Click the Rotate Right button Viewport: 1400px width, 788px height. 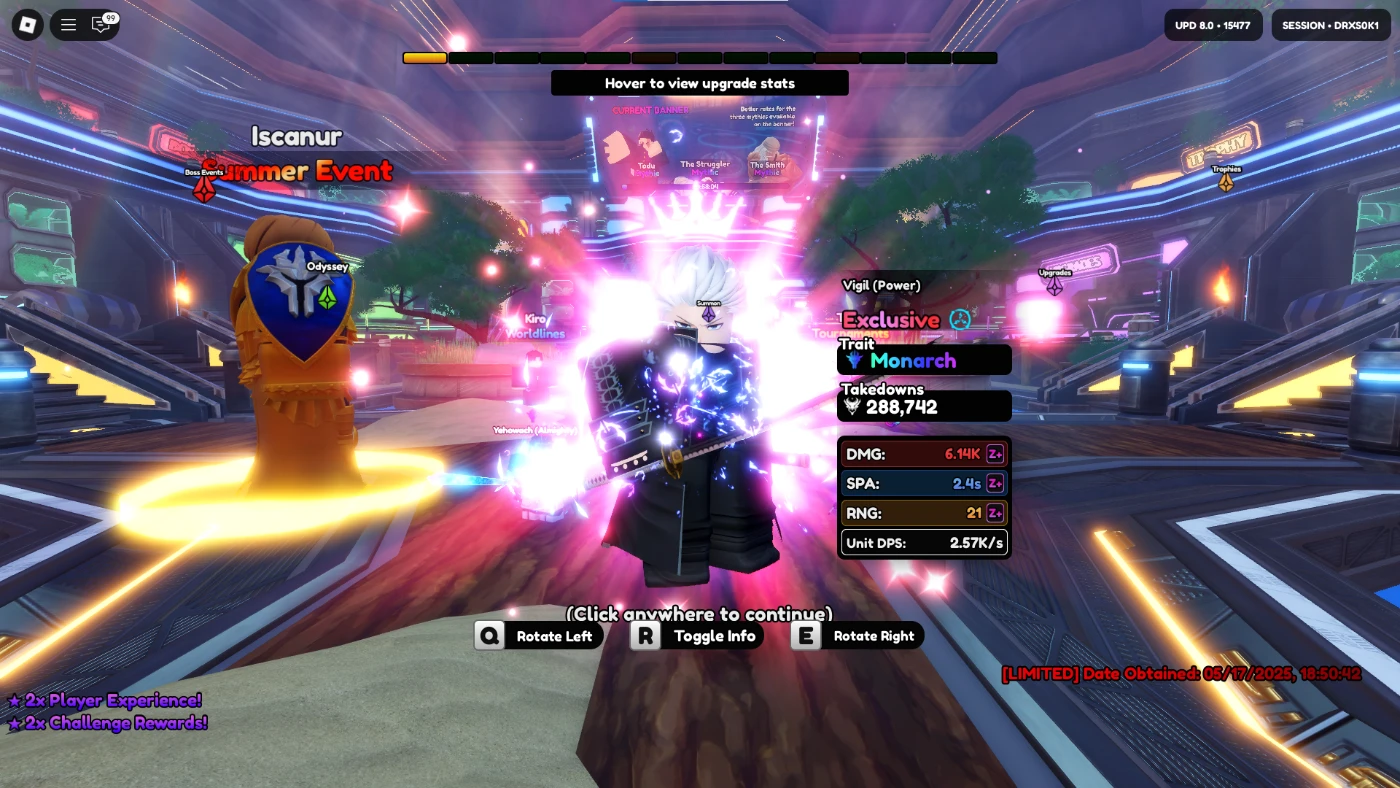point(857,636)
